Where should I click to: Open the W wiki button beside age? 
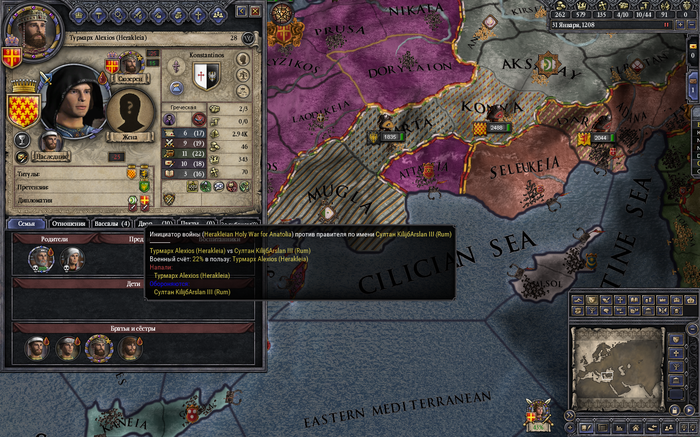pyautogui.click(x=248, y=37)
